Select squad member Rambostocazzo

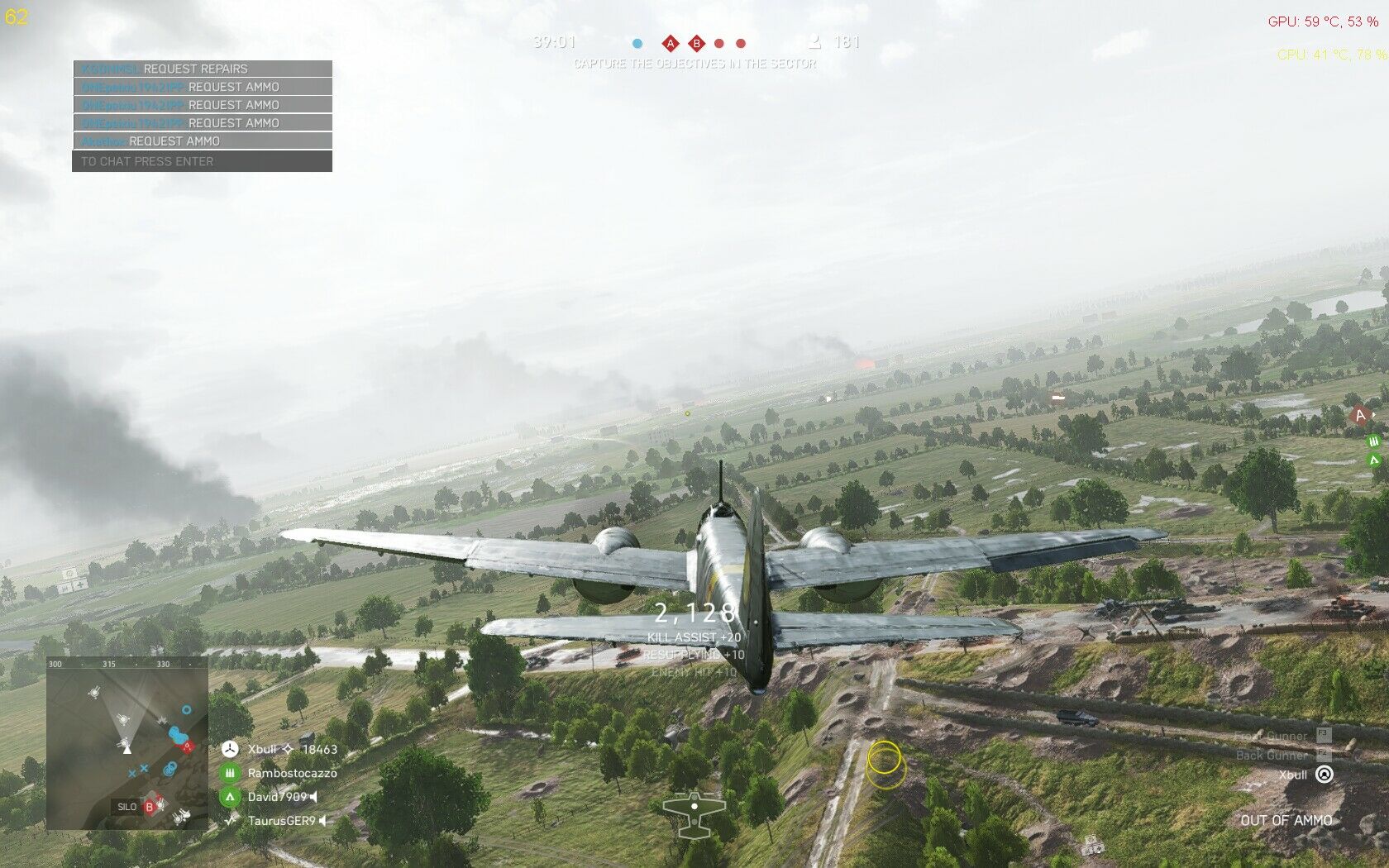point(292,773)
